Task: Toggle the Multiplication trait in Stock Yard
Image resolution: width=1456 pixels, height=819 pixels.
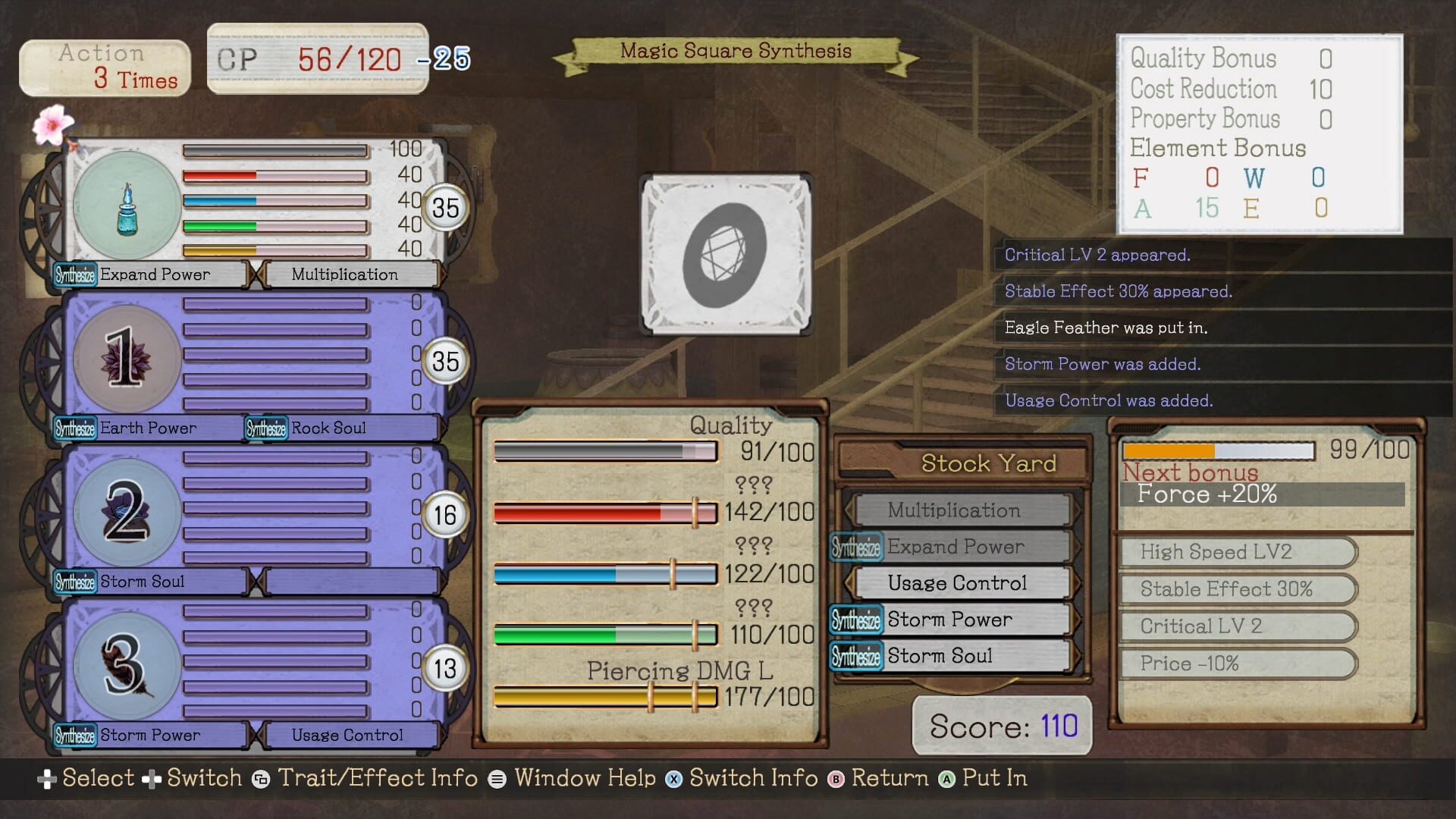Action: (x=954, y=510)
